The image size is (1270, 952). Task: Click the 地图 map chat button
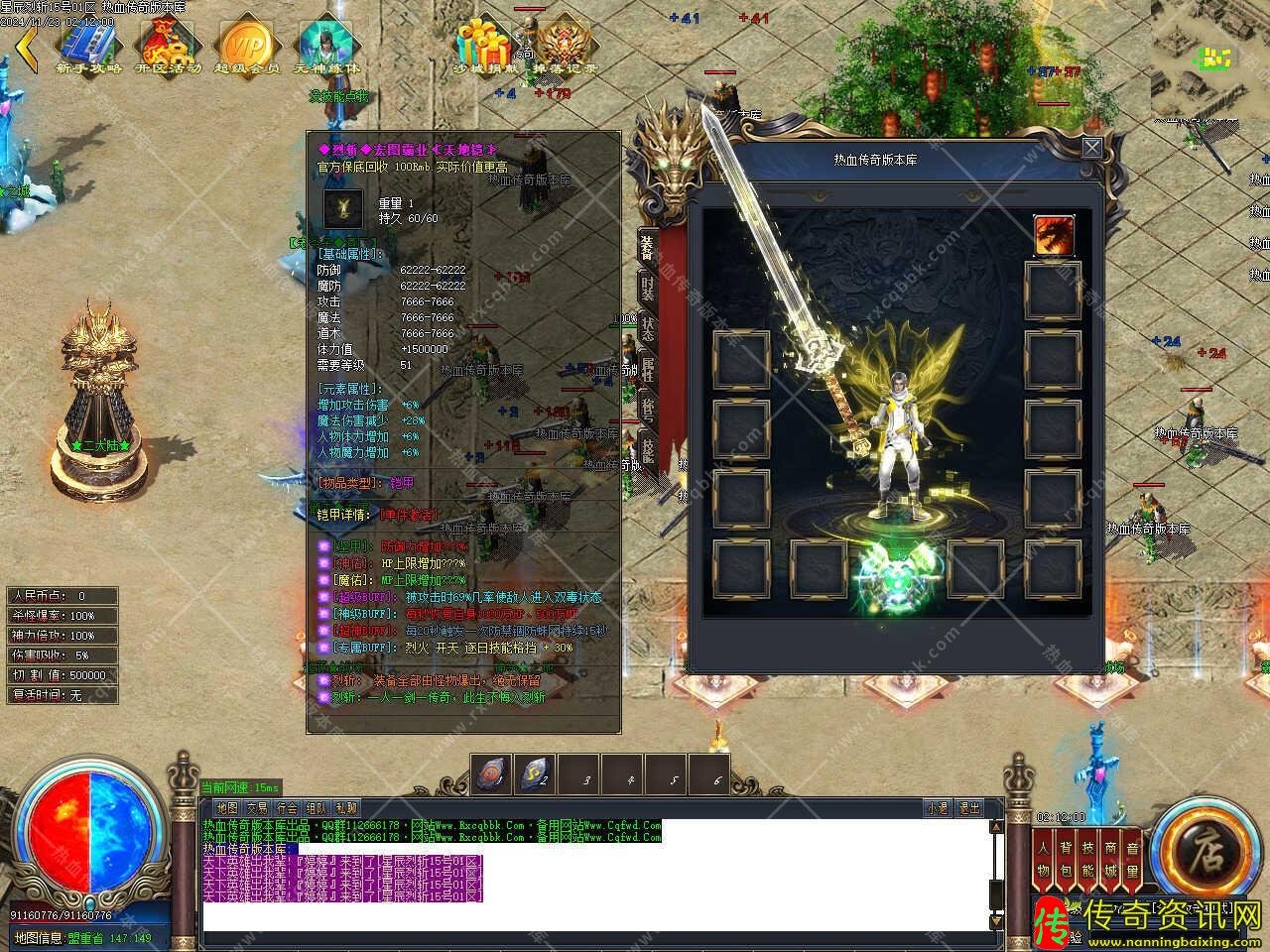click(227, 808)
